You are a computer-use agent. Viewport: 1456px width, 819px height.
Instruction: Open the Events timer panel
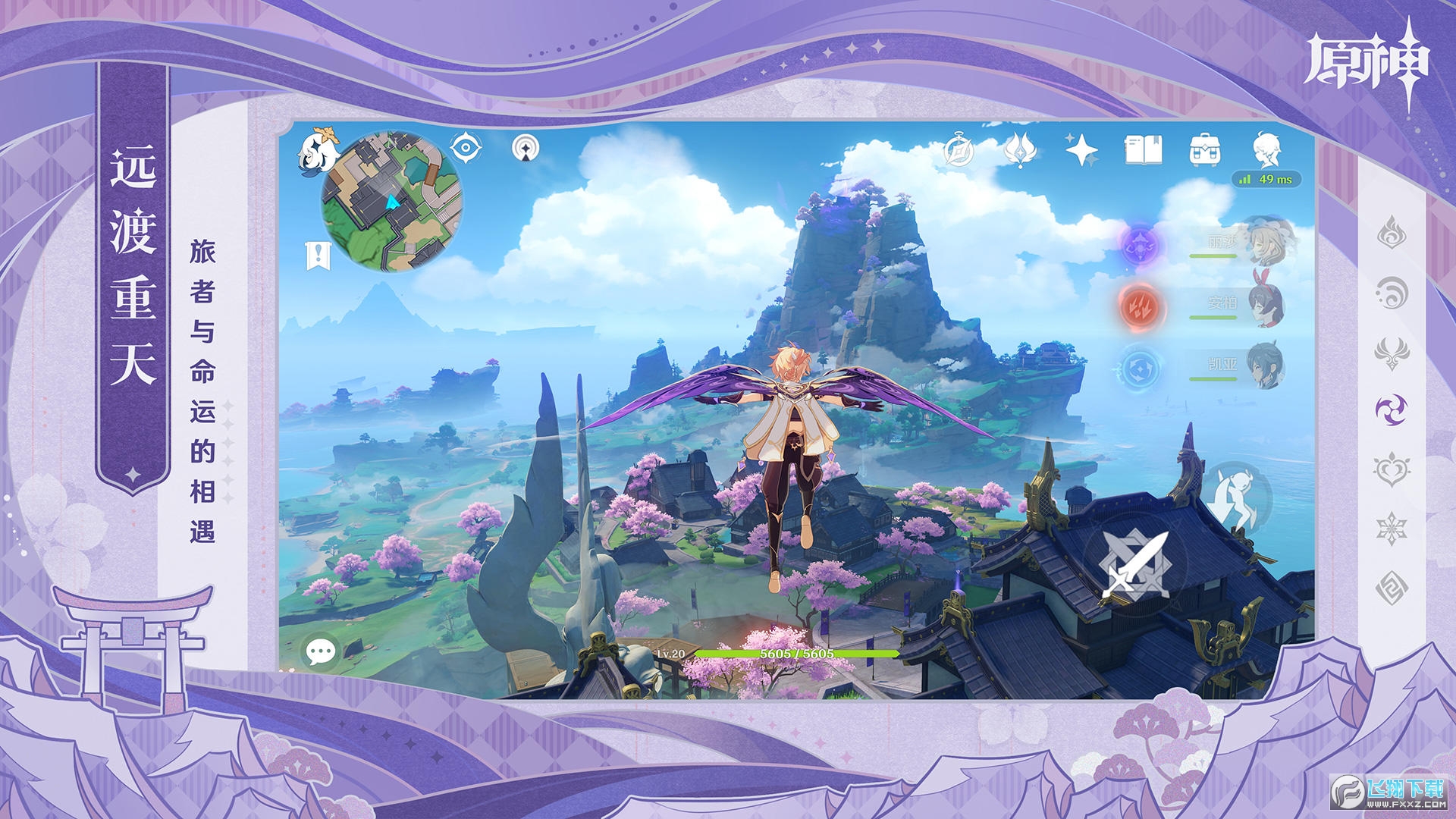tap(957, 149)
